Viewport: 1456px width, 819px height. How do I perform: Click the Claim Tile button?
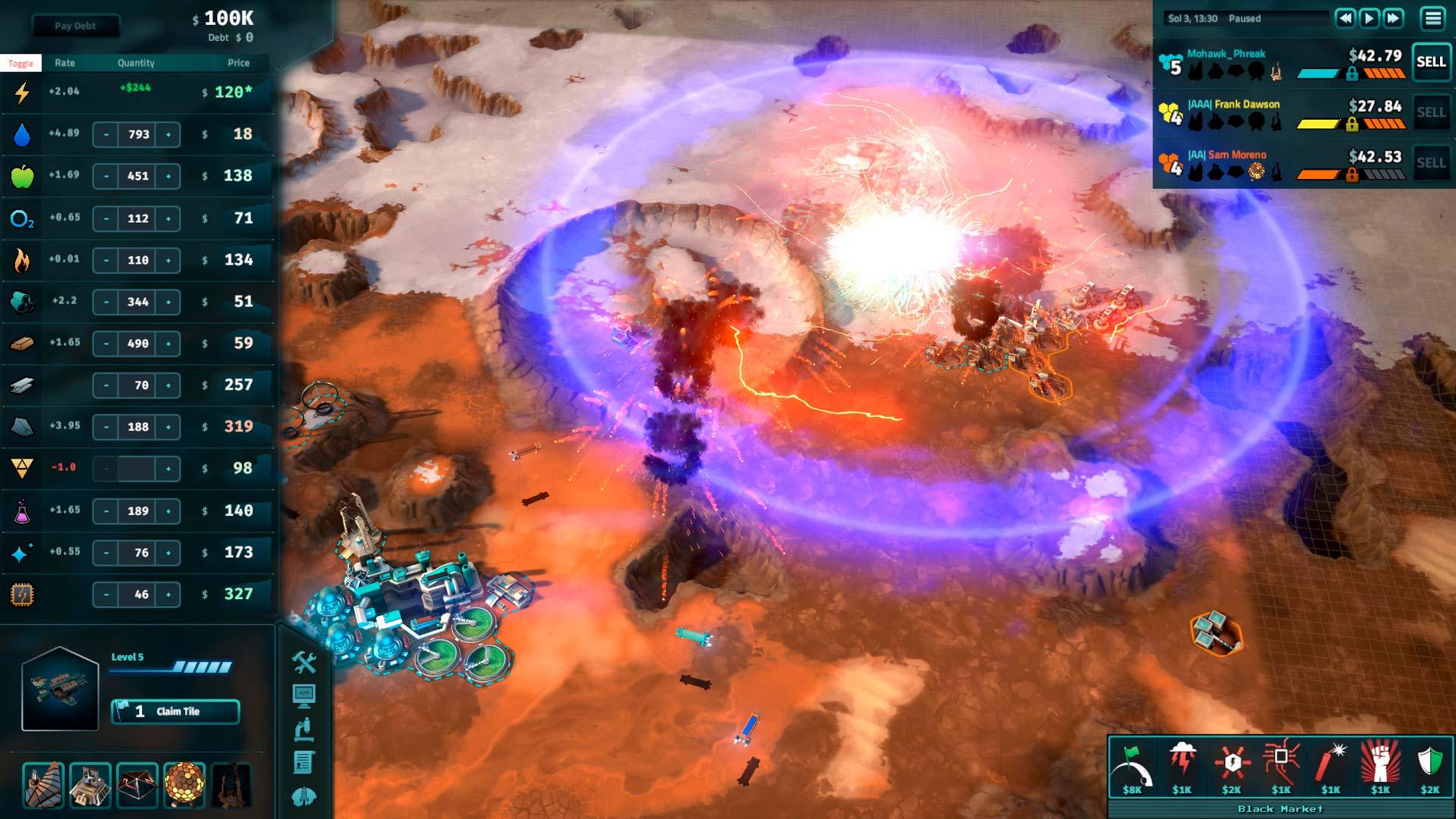(175, 711)
